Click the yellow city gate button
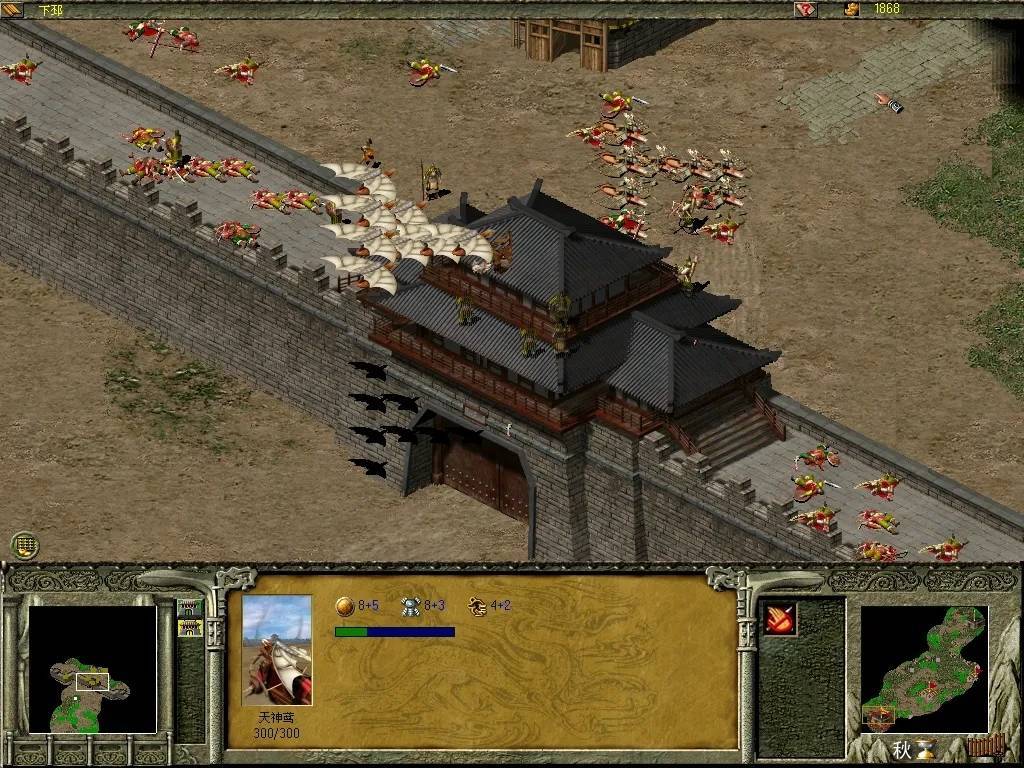The image size is (1024, 768). (x=189, y=628)
